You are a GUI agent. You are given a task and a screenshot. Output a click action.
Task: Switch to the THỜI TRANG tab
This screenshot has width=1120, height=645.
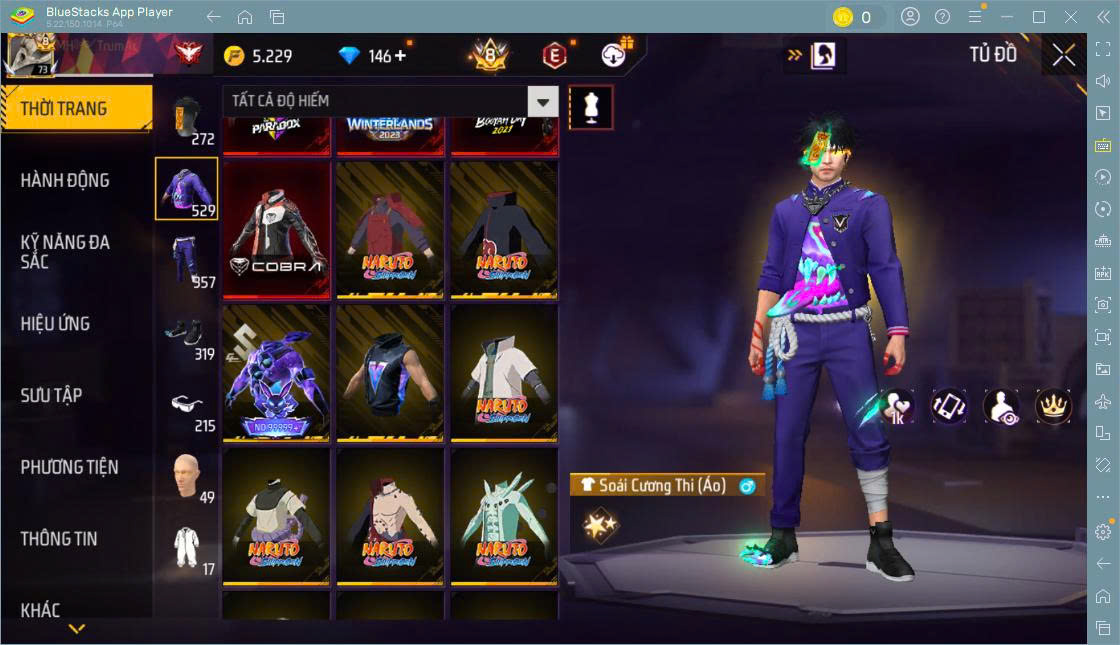pyautogui.click(x=76, y=108)
